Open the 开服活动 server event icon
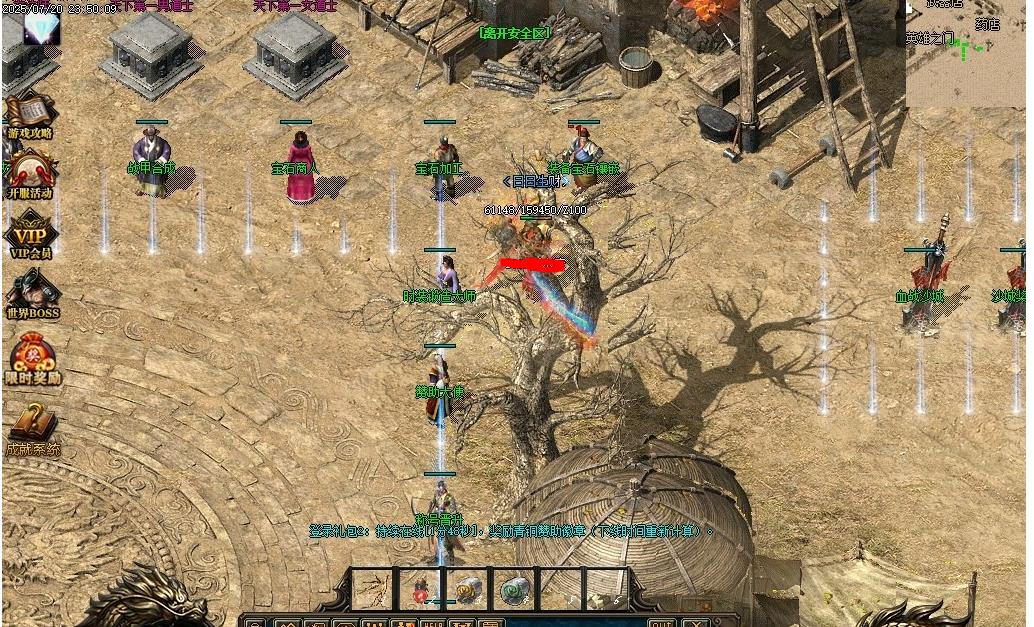 click(30, 174)
